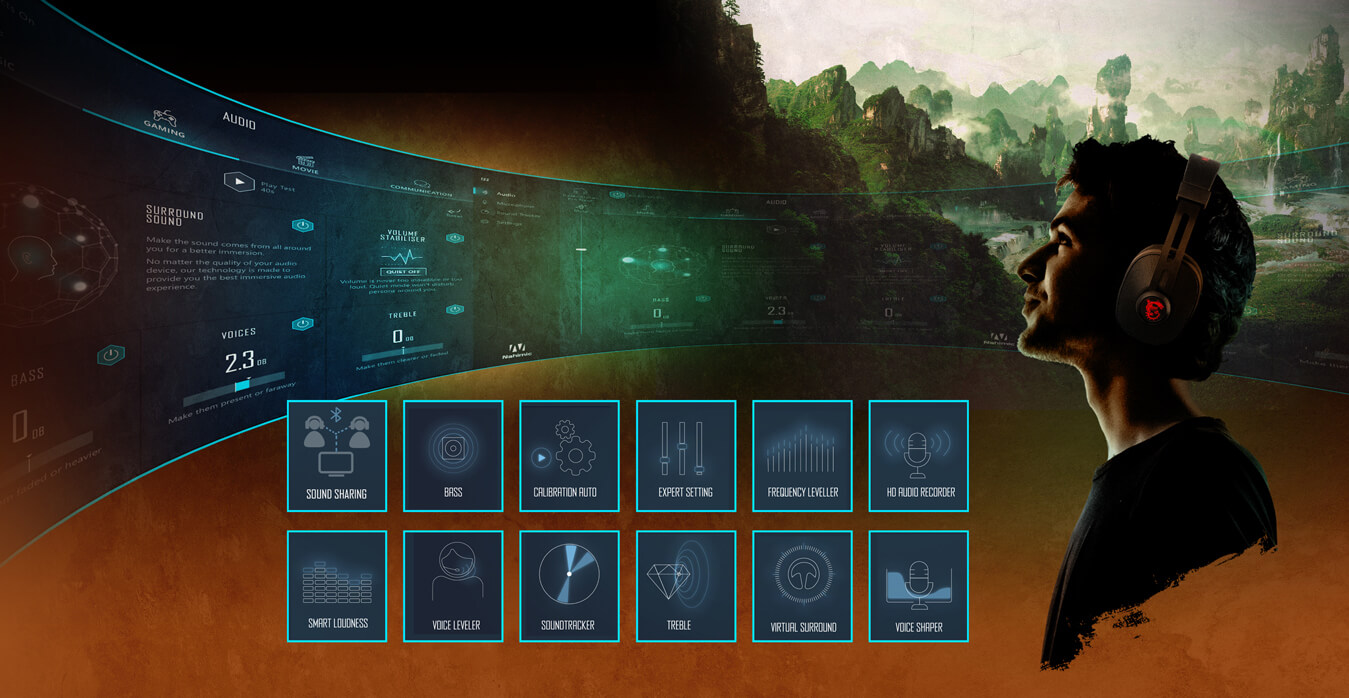
Task: Select the Treble diamond tile
Action: [x=685, y=585]
